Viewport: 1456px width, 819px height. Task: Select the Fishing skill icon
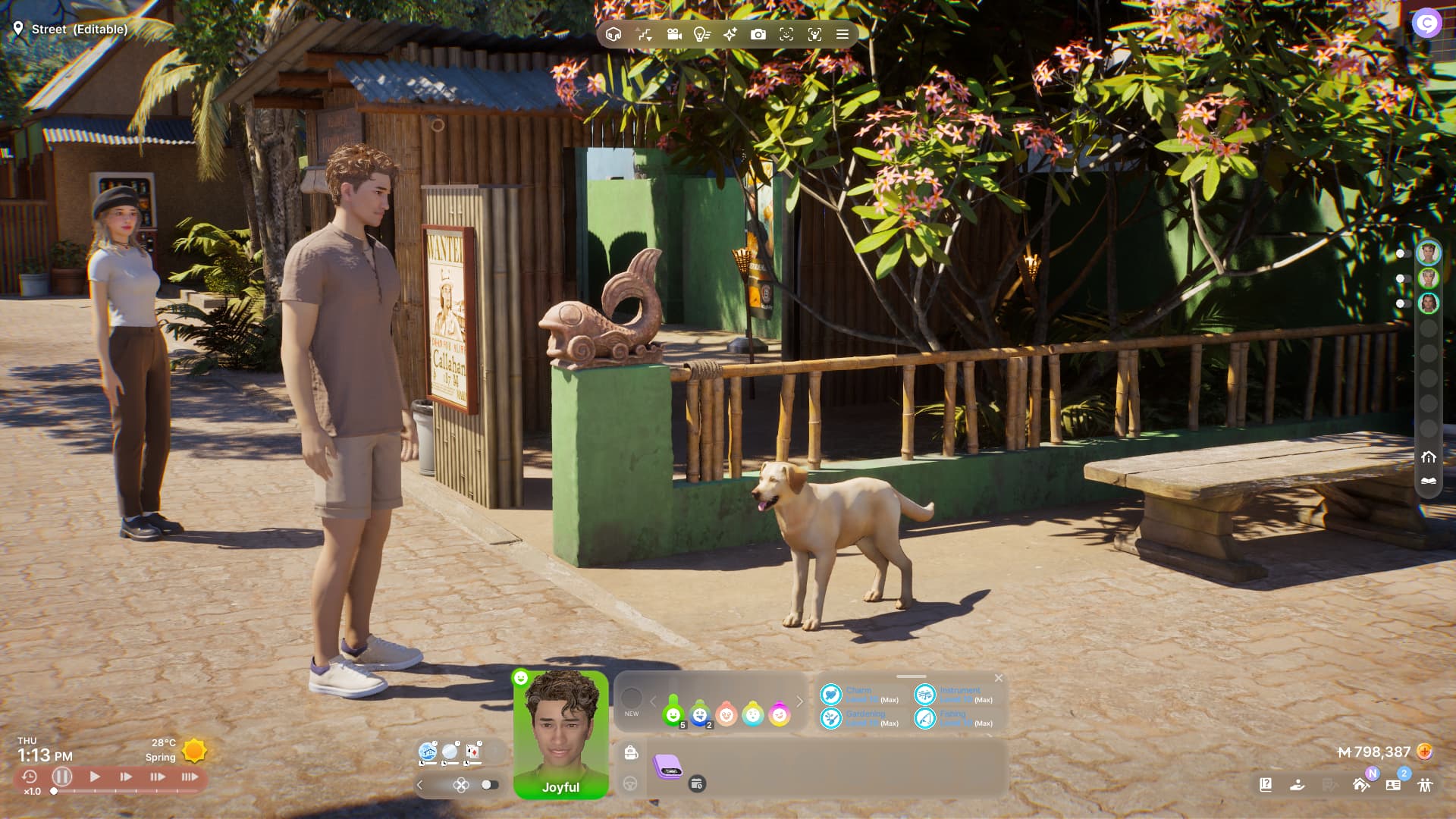coord(925,717)
